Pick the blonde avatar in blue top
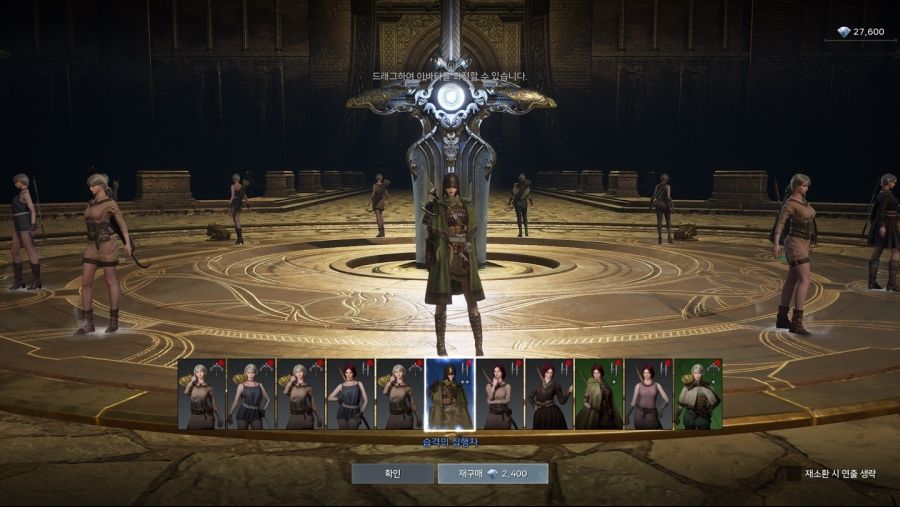This screenshot has width=900, height=507. pyautogui.click(x=251, y=394)
